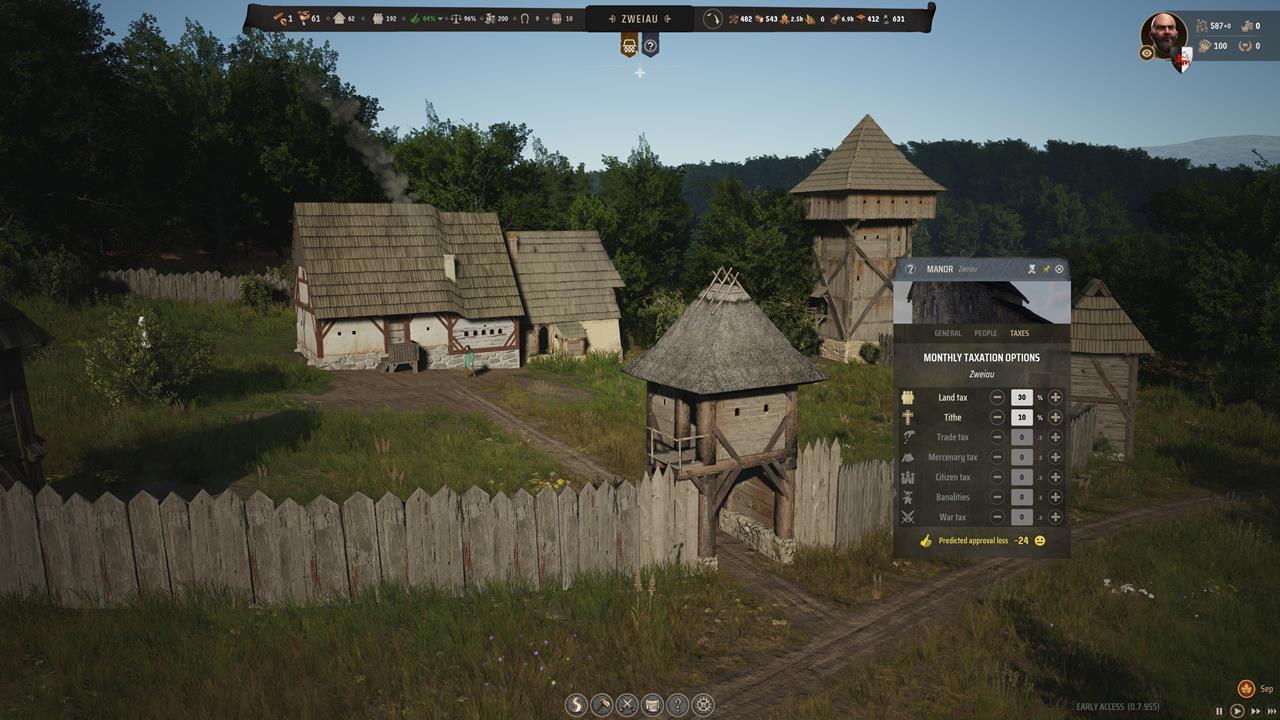Switch to the General tab in Manor panel
The image size is (1280, 720).
pyautogui.click(x=947, y=333)
